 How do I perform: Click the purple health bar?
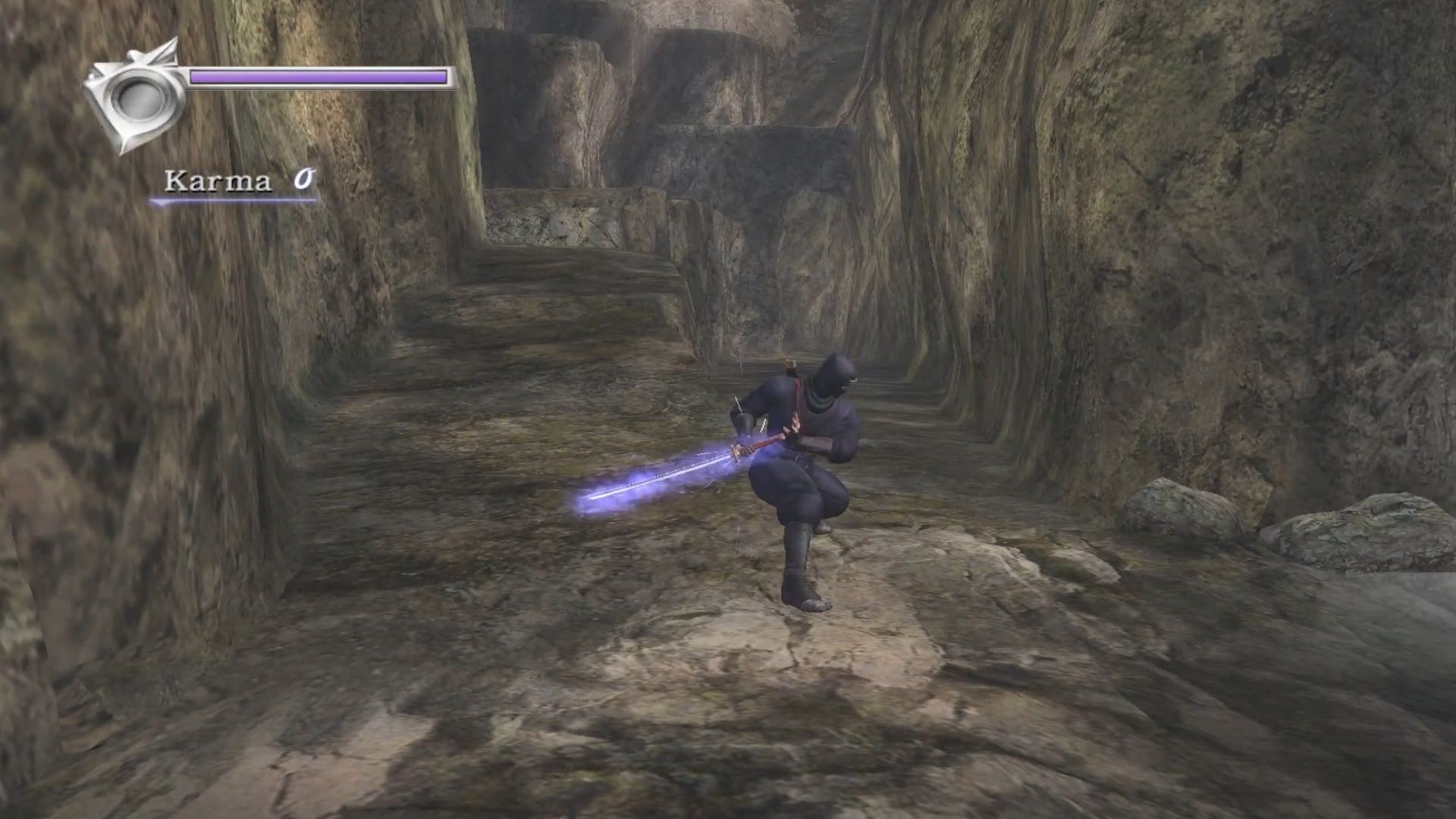click(x=318, y=77)
